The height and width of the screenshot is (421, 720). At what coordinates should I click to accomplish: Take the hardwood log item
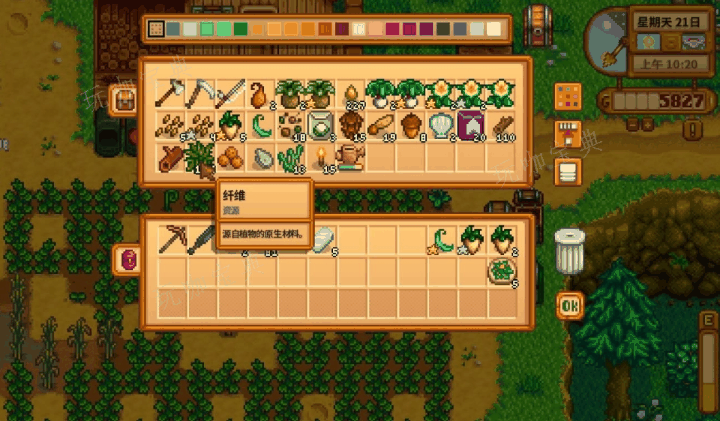click(171, 157)
